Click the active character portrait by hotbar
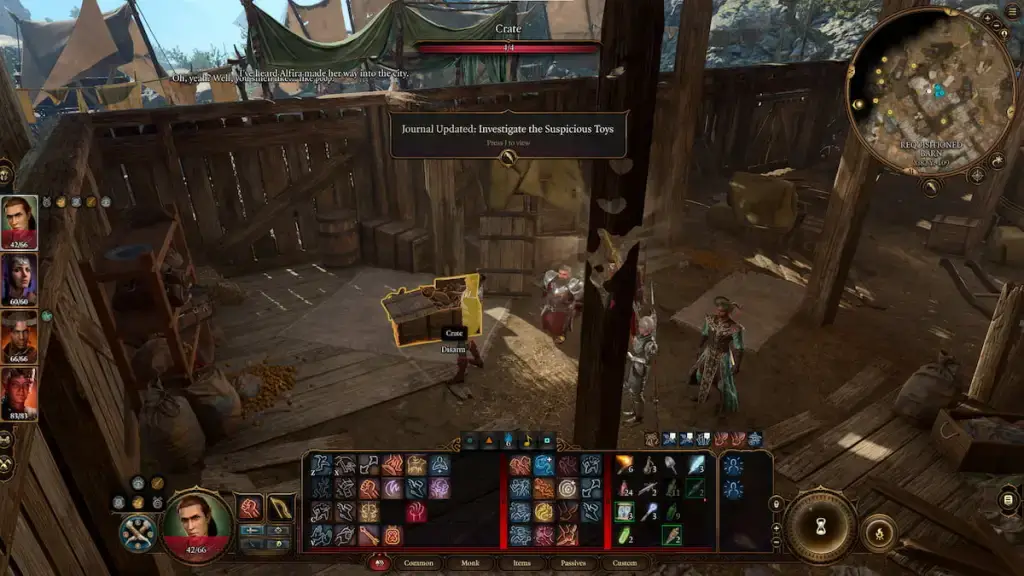 click(x=197, y=521)
